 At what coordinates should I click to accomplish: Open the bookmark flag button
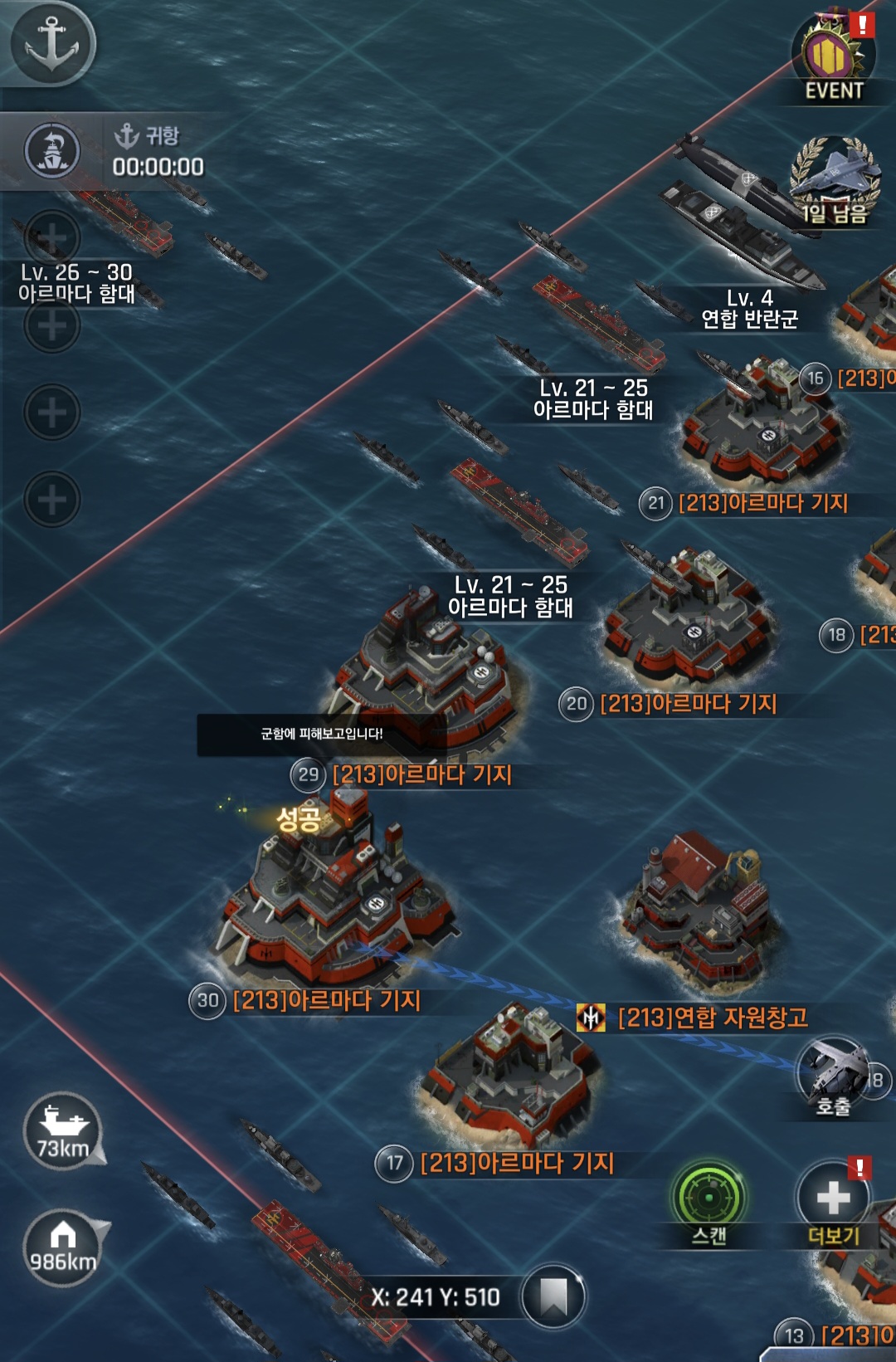(553, 1296)
